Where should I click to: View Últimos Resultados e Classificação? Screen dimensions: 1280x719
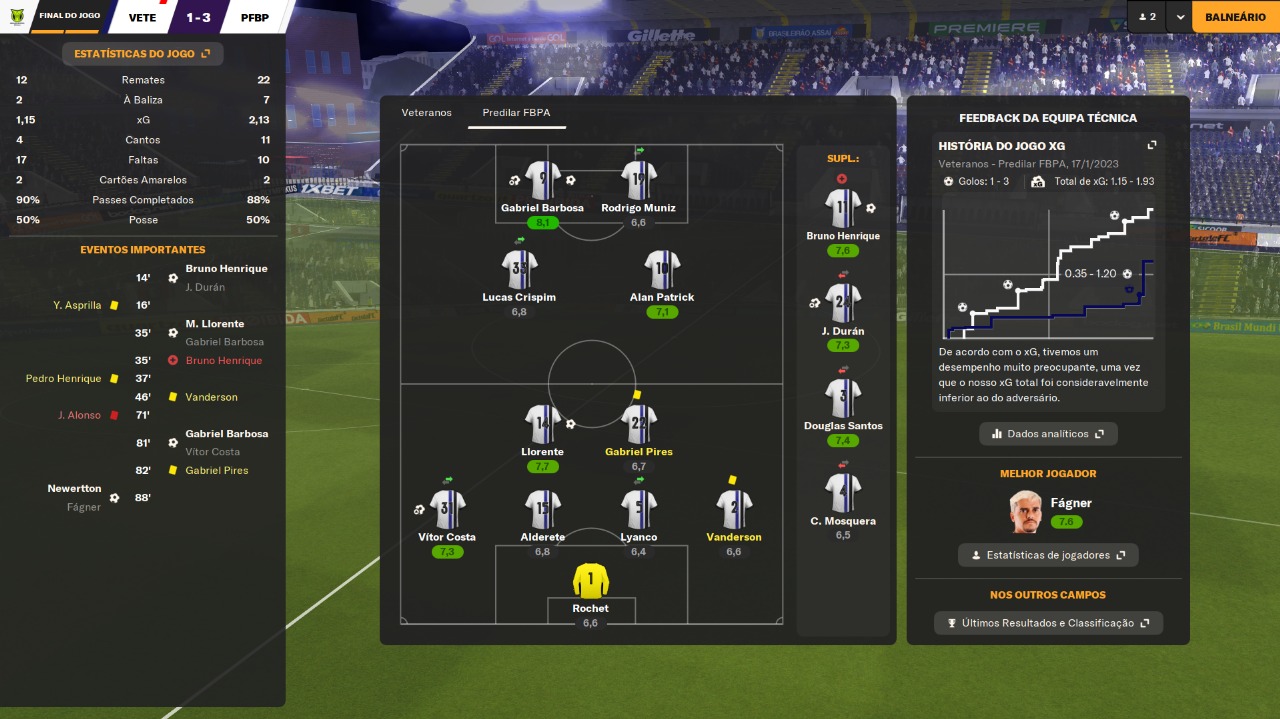click(1048, 623)
